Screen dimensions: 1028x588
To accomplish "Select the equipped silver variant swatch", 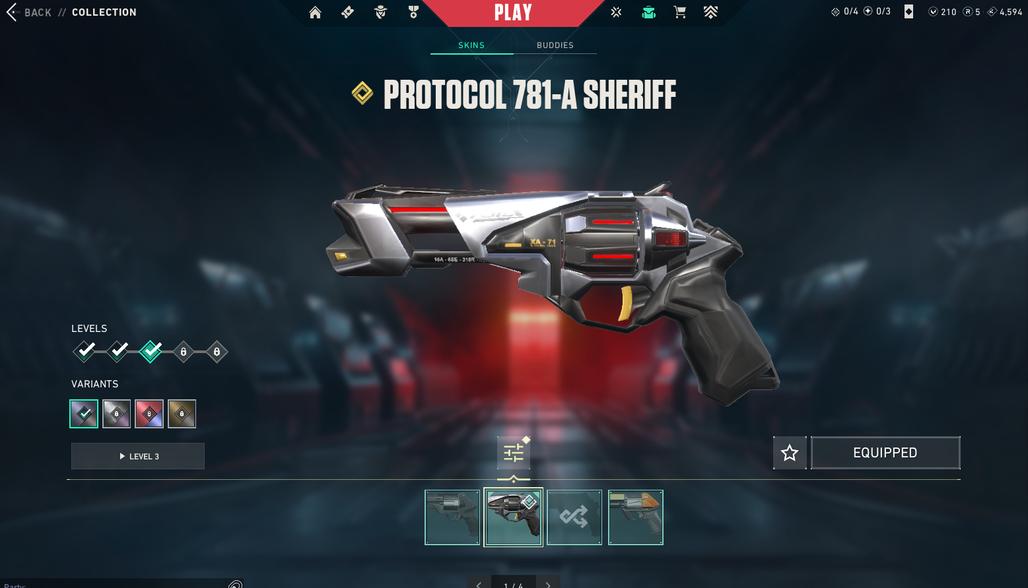I will point(84,414).
